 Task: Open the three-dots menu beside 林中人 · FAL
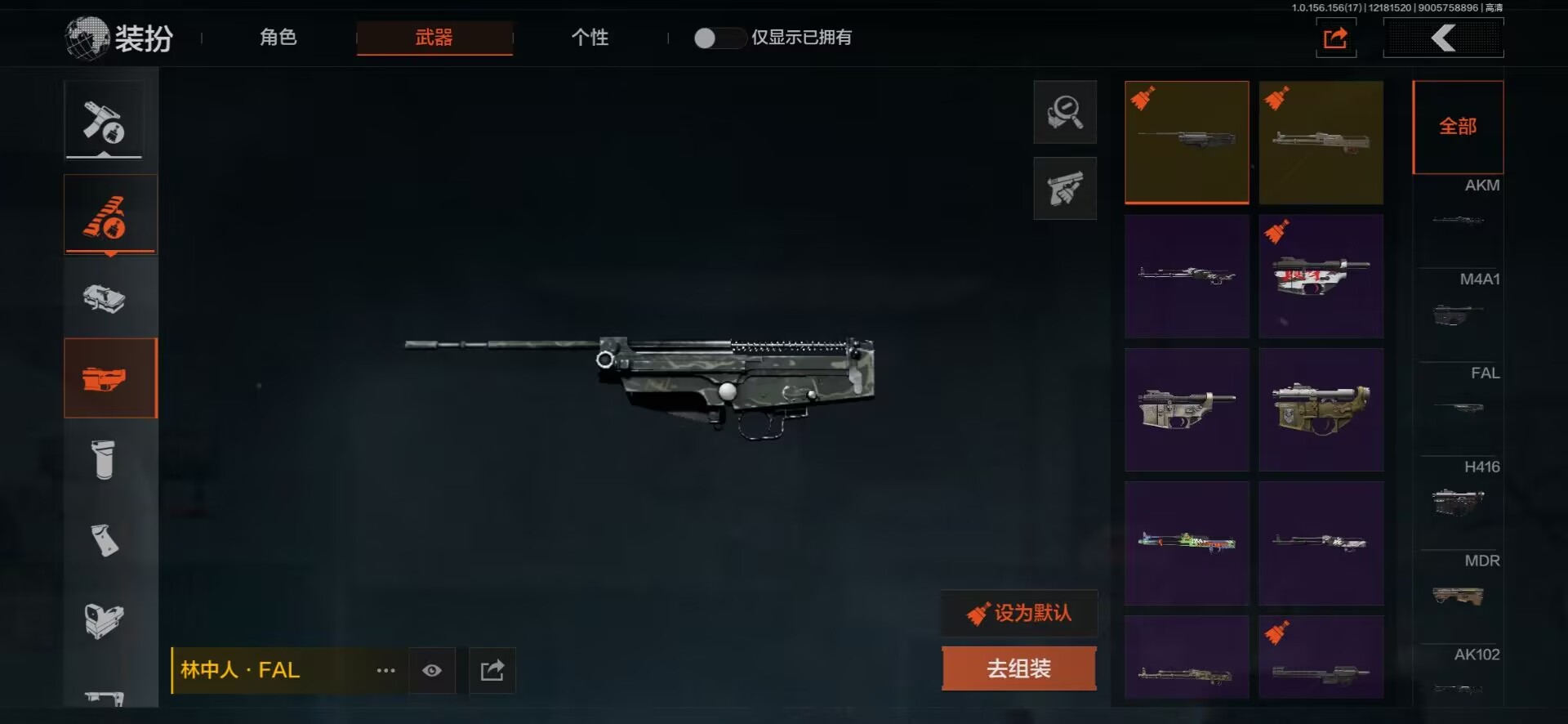pos(385,671)
